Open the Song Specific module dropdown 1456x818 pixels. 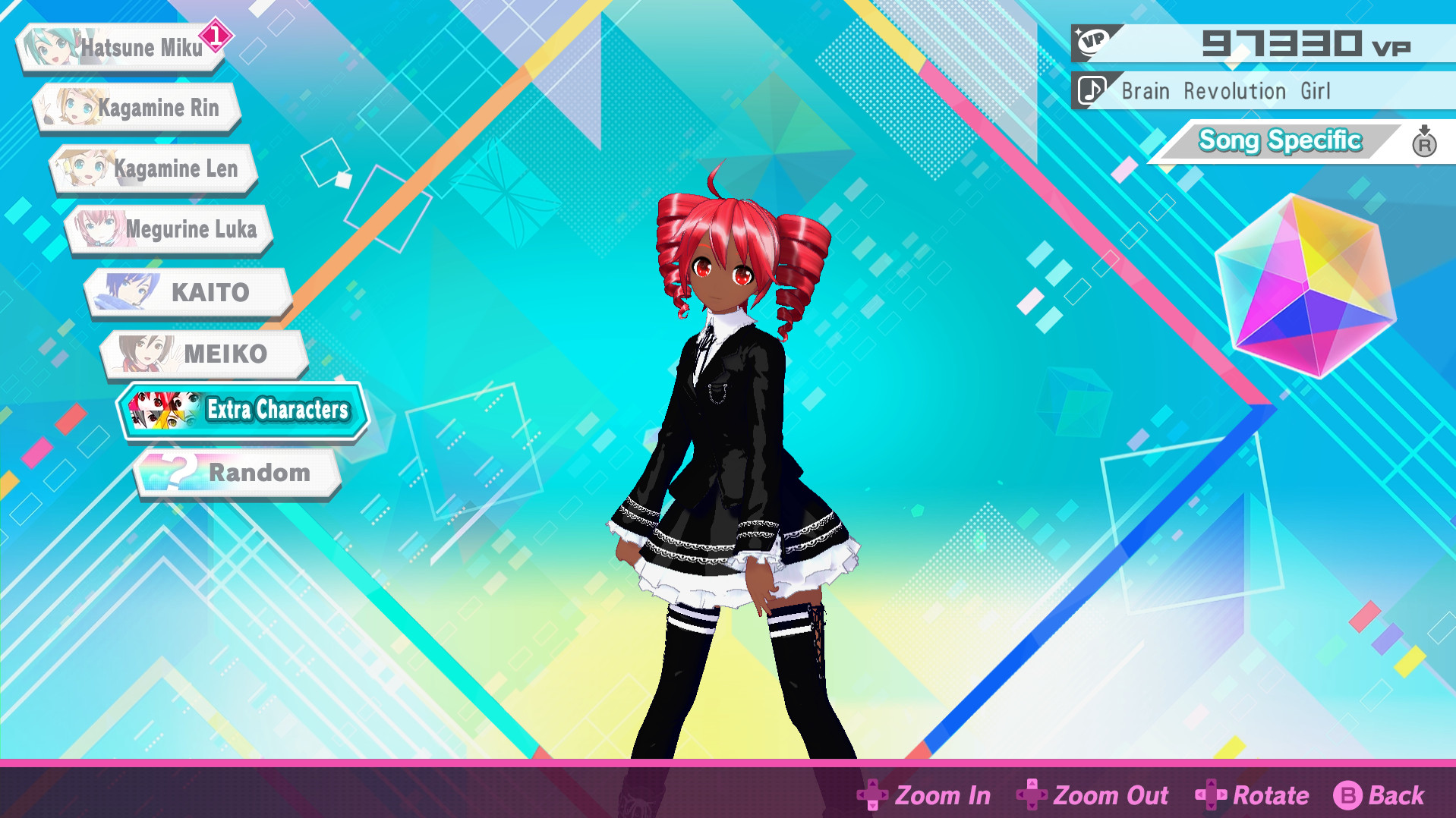[x=1279, y=140]
